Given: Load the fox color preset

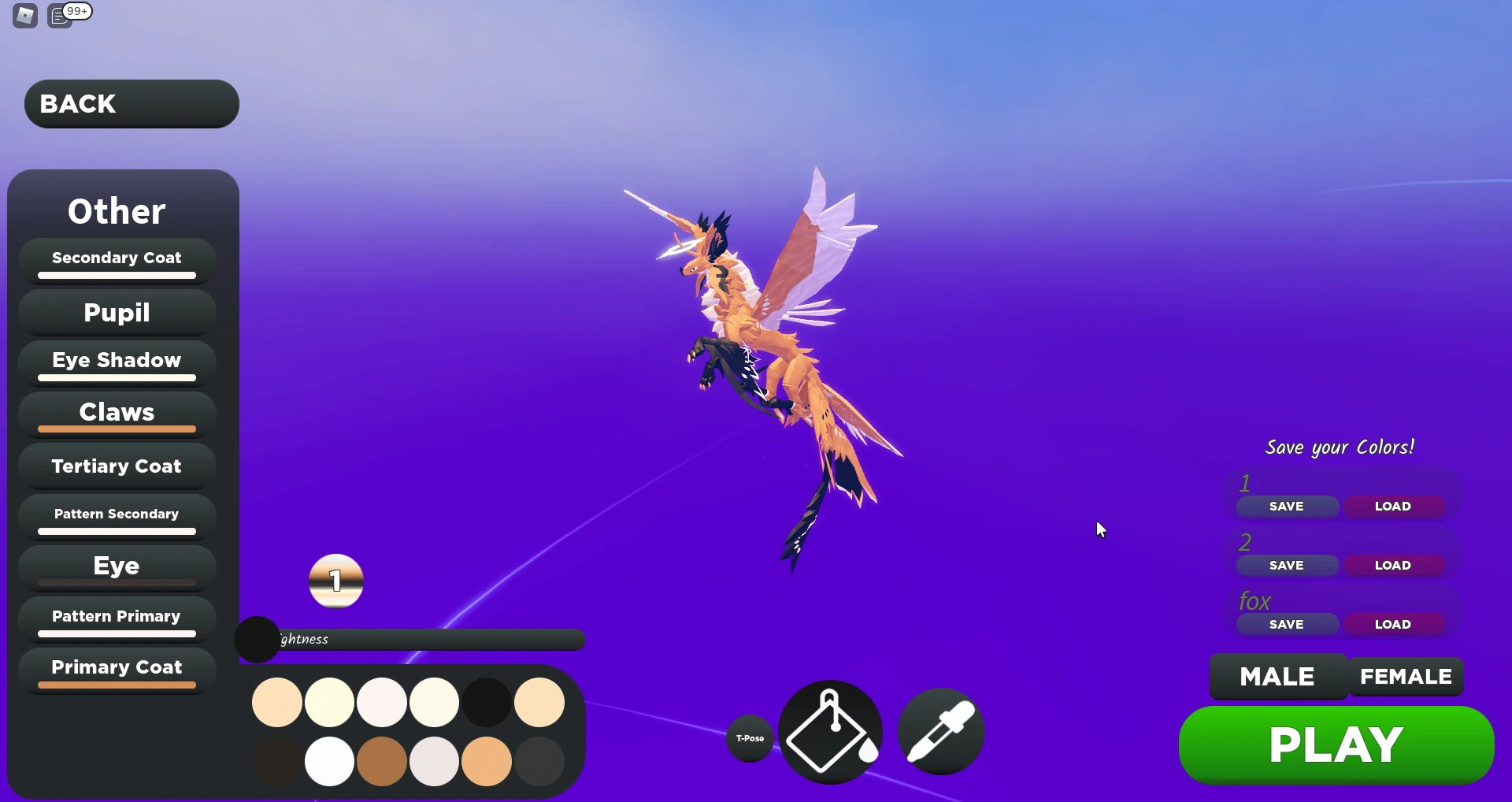Looking at the screenshot, I should pos(1394,624).
